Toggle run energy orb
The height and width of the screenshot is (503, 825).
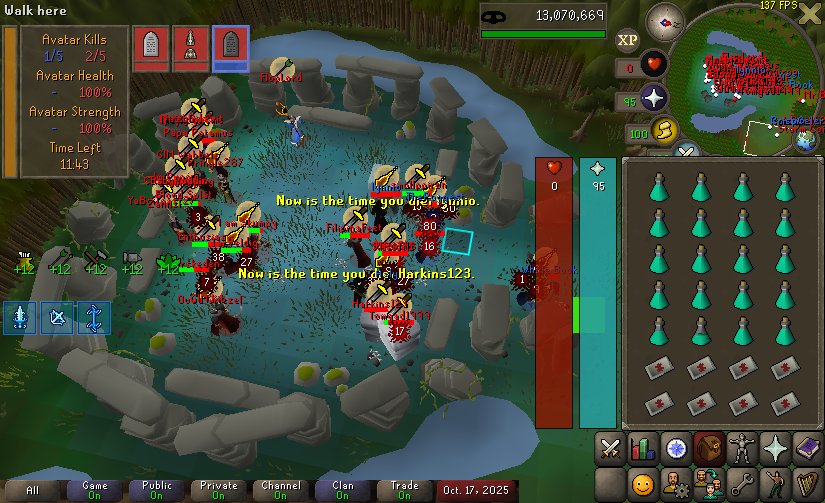[x=663, y=131]
